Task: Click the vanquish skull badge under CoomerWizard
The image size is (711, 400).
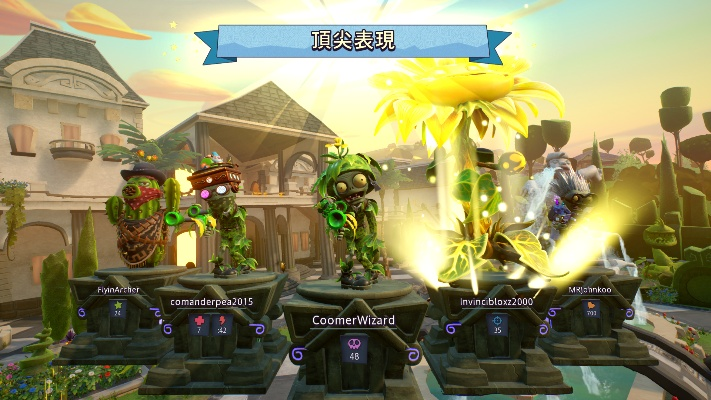Action: pyautogui.click(x=353, y=343)
